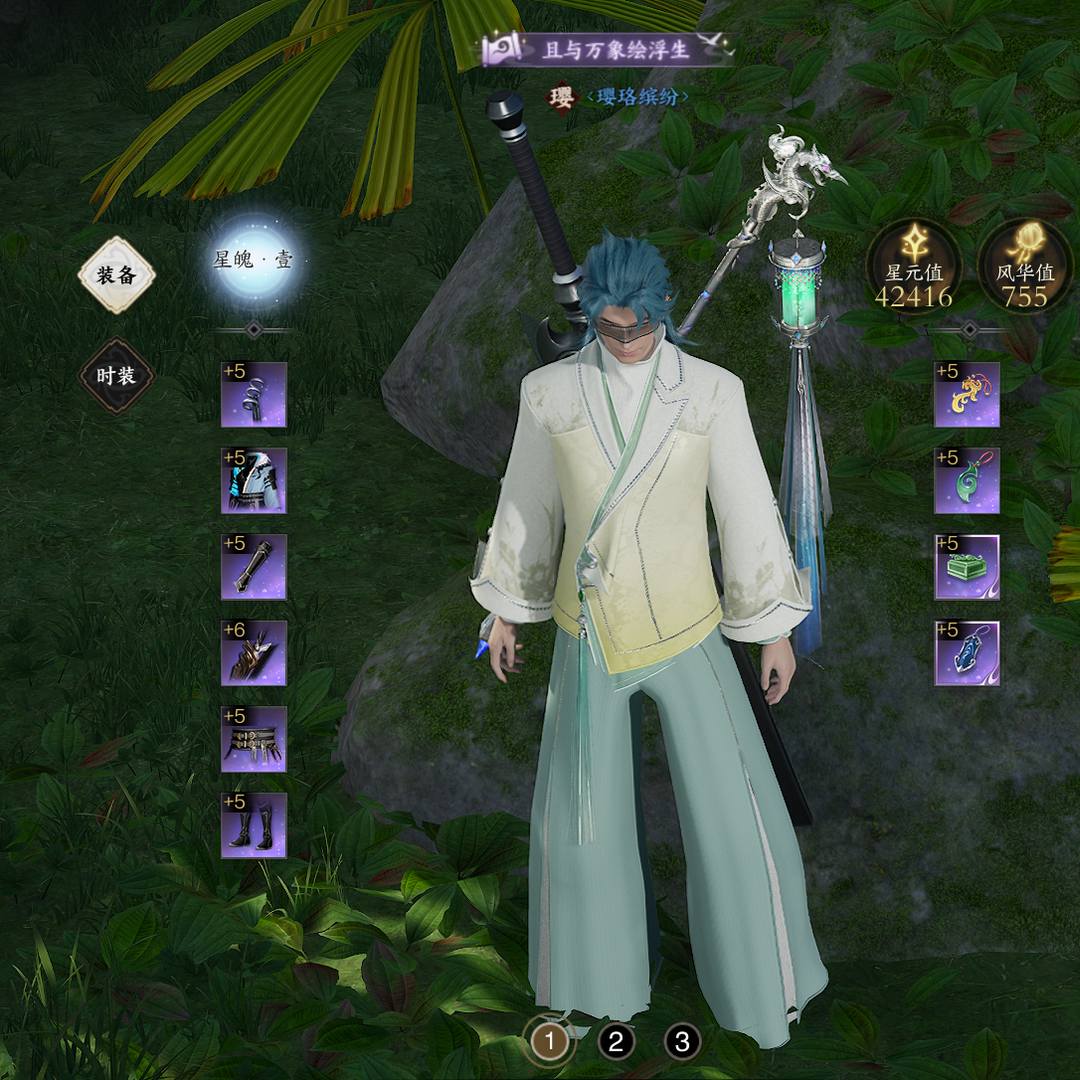Inspect the blue robe armor slot

coord(254,481)
